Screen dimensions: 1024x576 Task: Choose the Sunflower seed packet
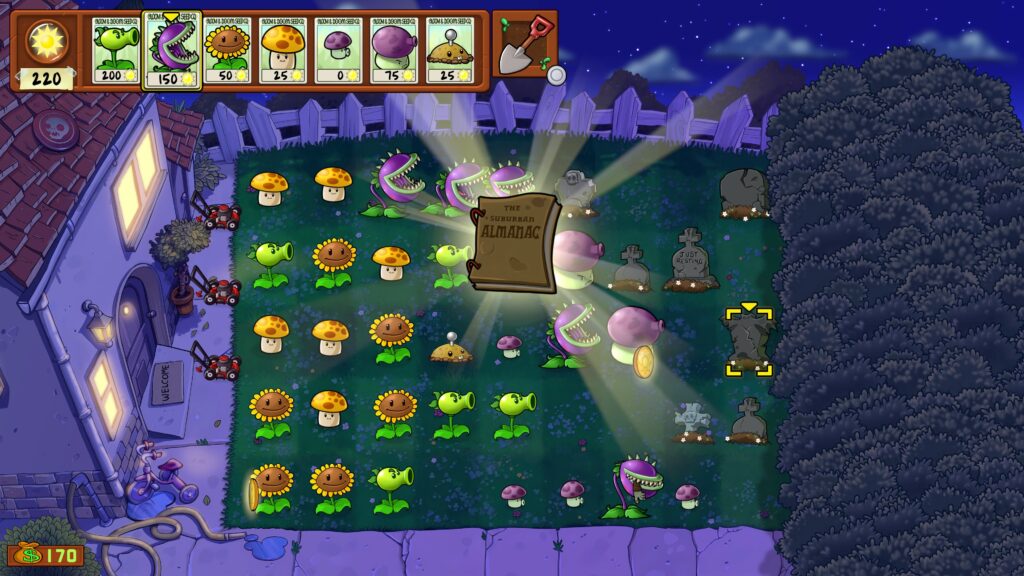(x=227, y=50)
